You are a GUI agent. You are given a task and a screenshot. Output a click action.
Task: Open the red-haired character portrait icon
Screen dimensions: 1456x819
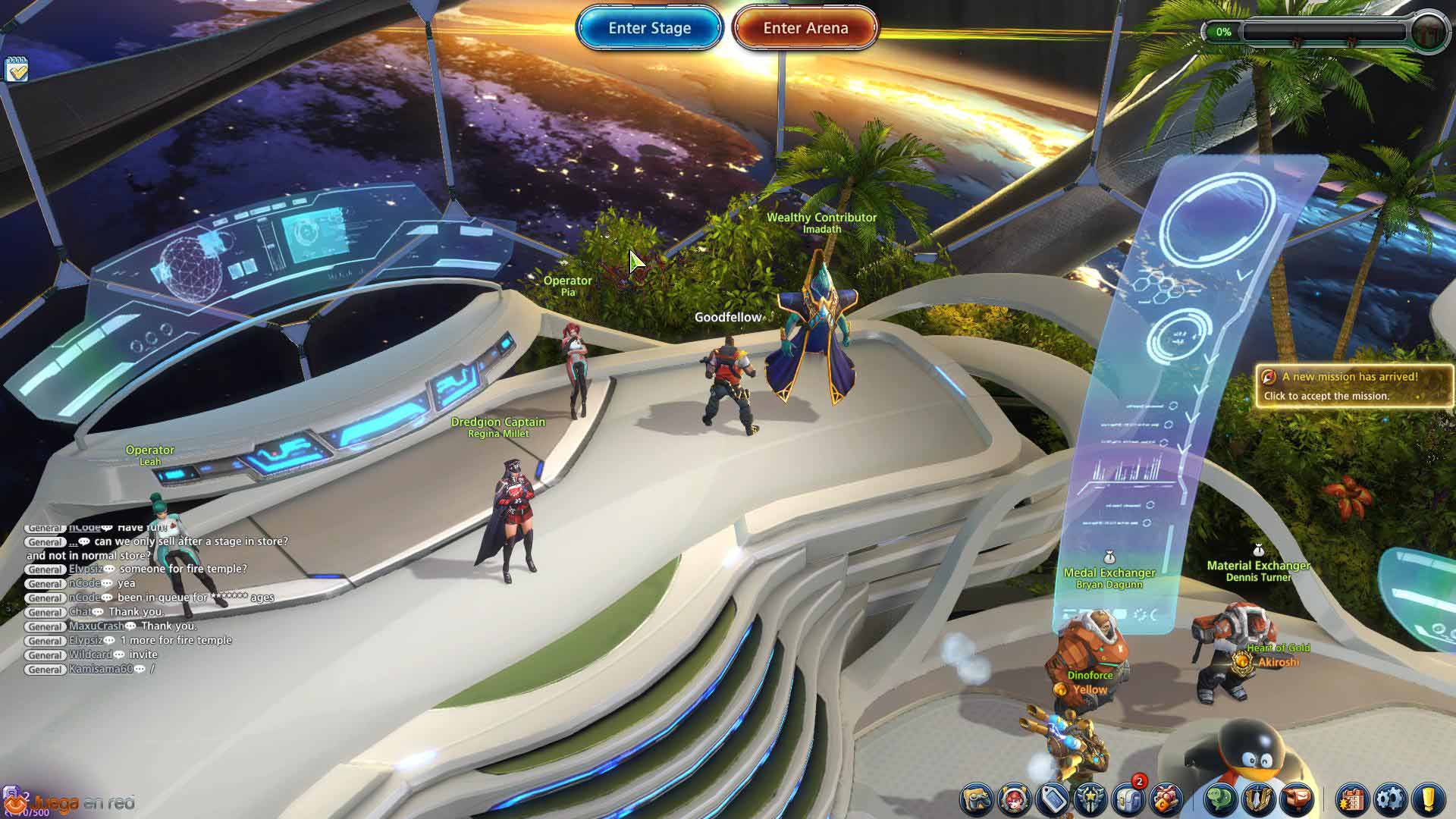(x=1014, y=799)
